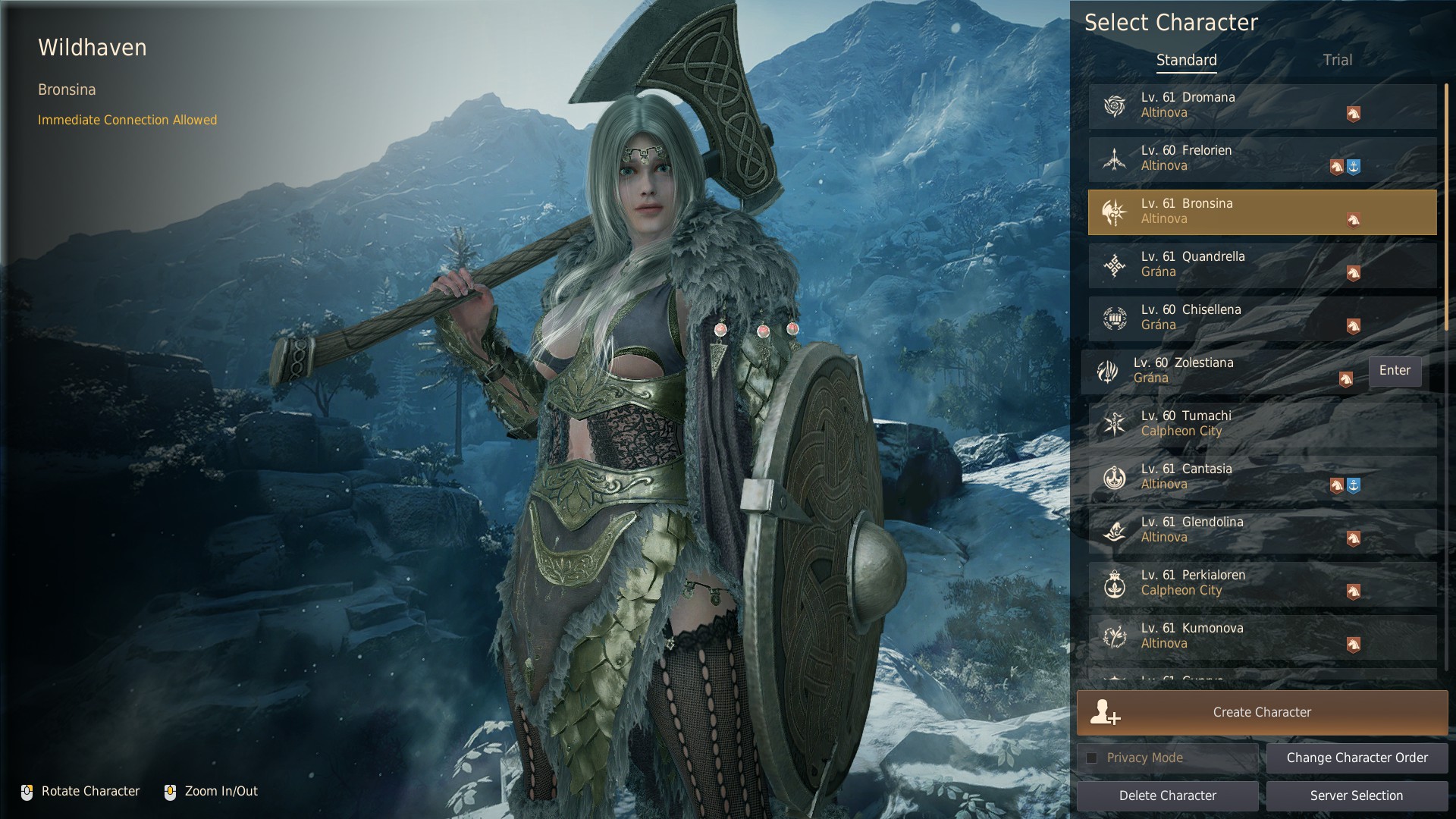This screenshot has height=819, width=1456.
Task: Go back to Server Selection
Action: 1357,795
